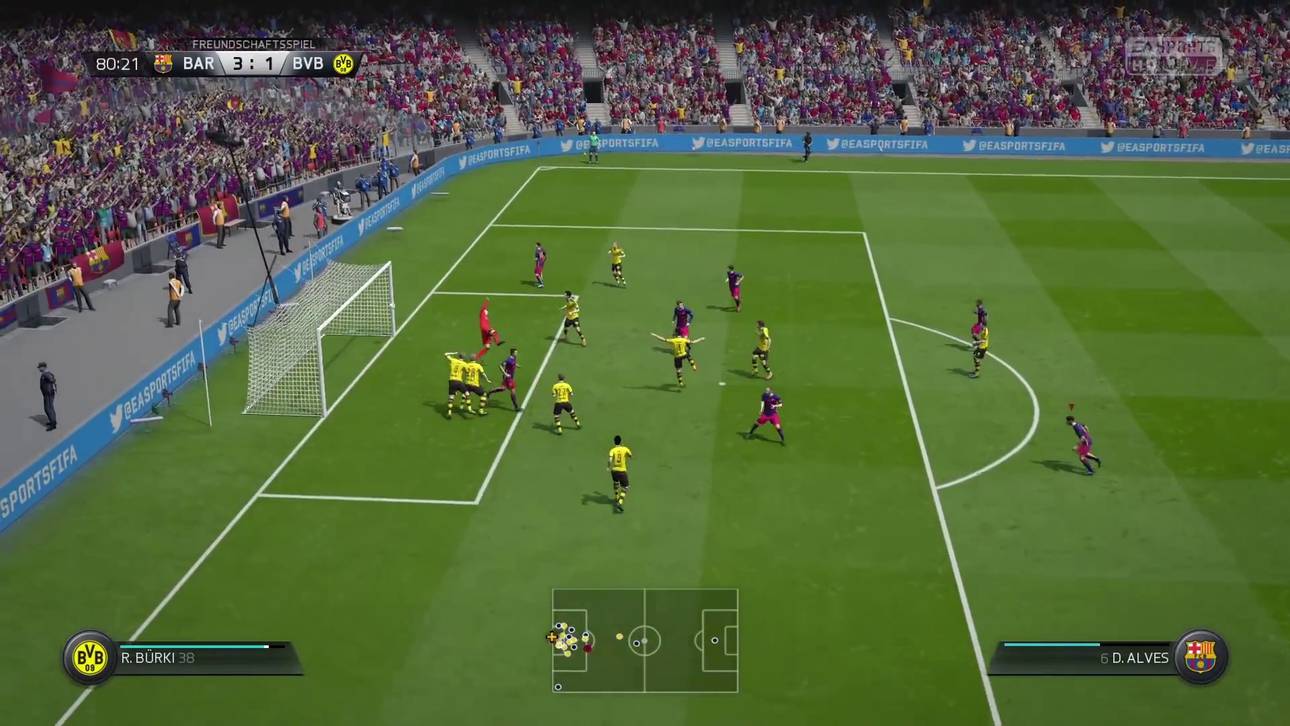
Task: Click the Dortmund crest in the scoreboard
Action: [x=344, y=64]
